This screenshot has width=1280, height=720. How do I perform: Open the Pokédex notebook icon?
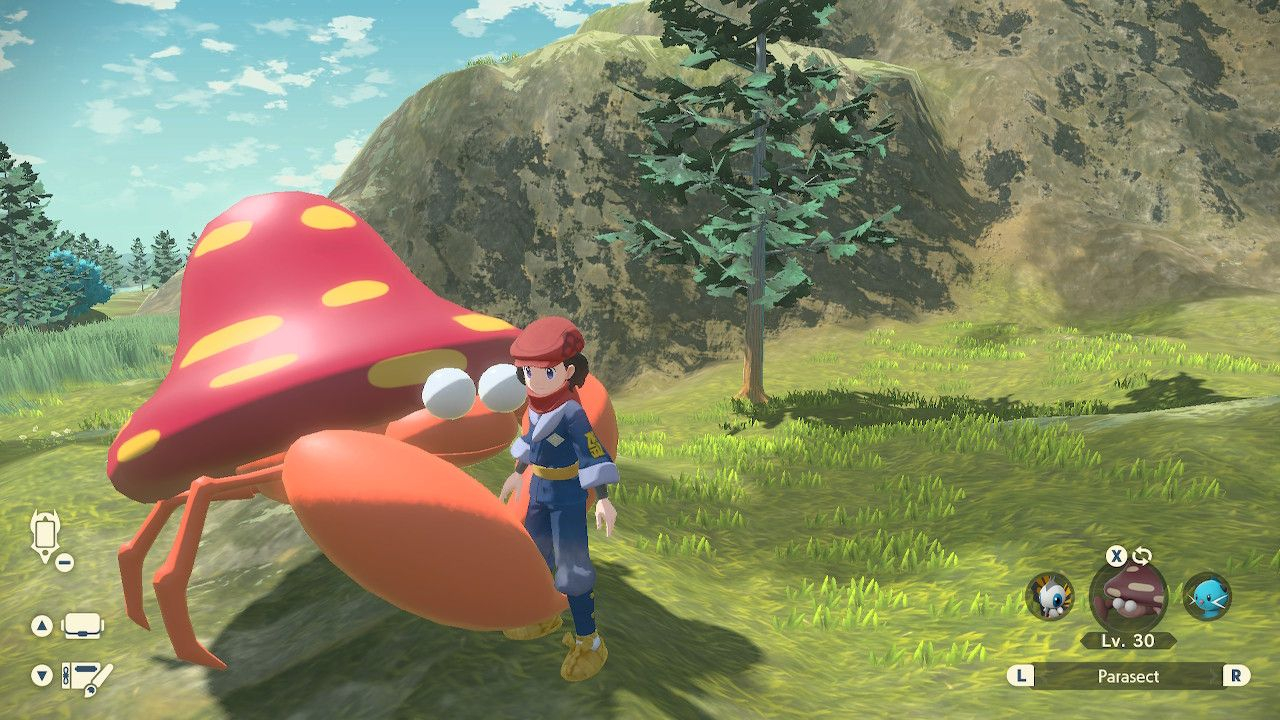[87, 676]
